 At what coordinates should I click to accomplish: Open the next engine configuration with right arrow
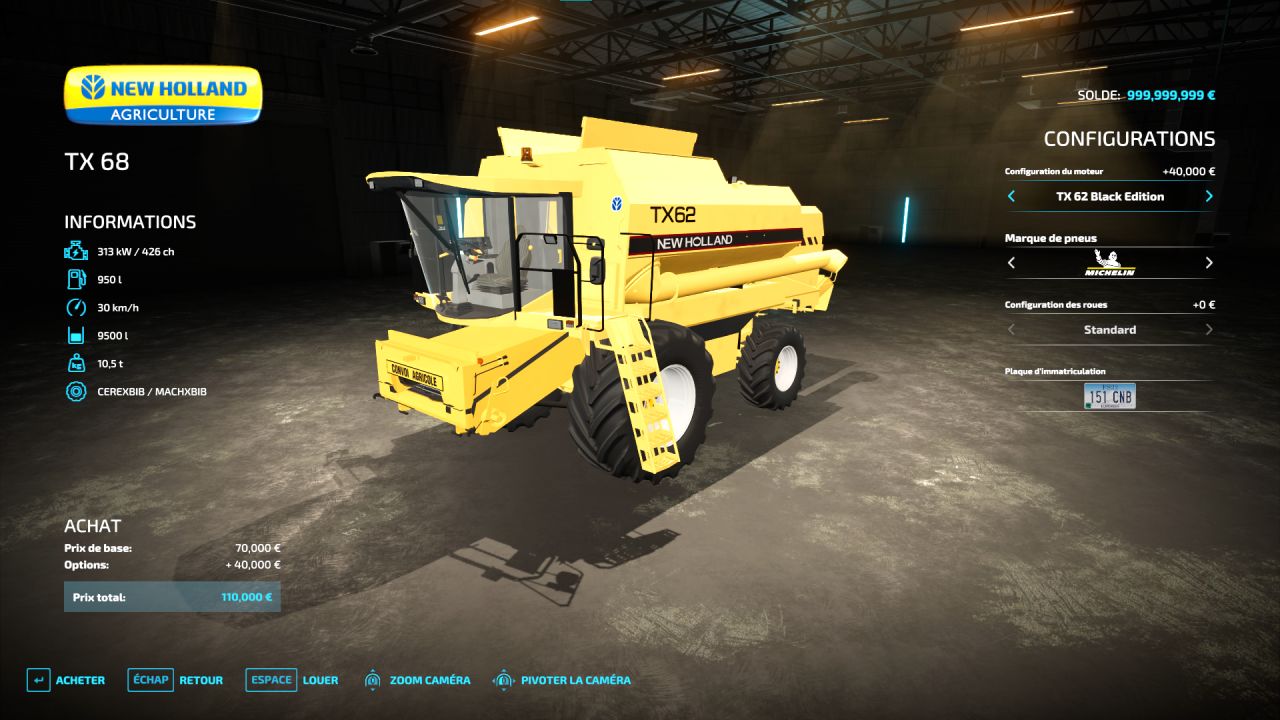point(1208,196)
